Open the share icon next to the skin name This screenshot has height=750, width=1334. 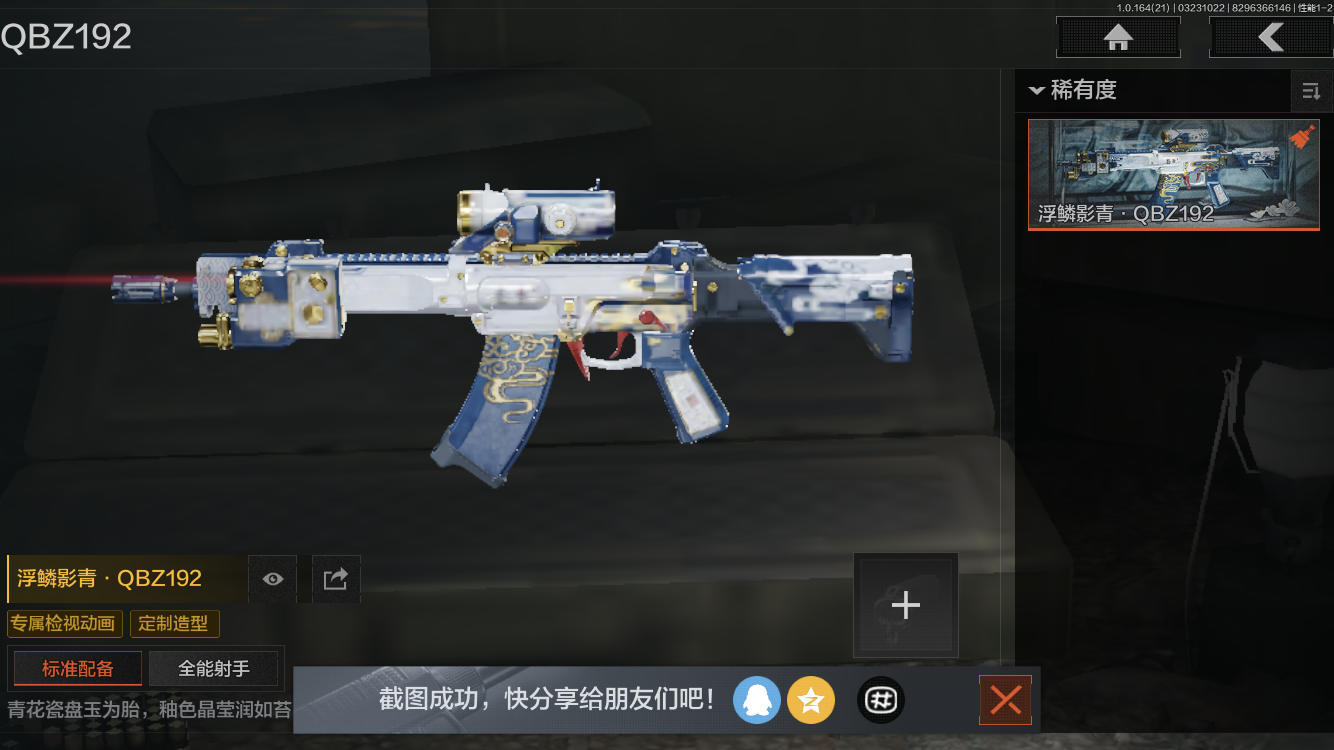[335, 578]
